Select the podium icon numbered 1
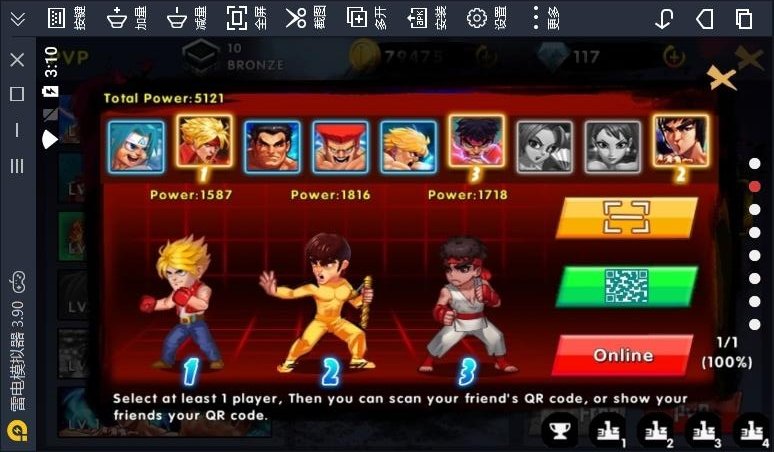This screenshot has height=452, width=774. click(x=609, y=431)
